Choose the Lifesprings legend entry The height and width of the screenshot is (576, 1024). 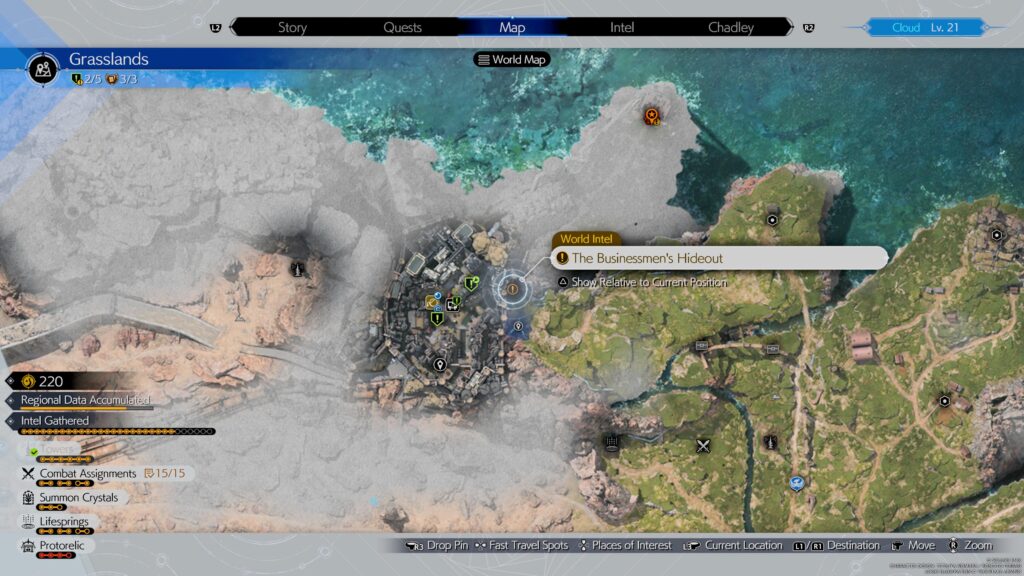point(67,522)
